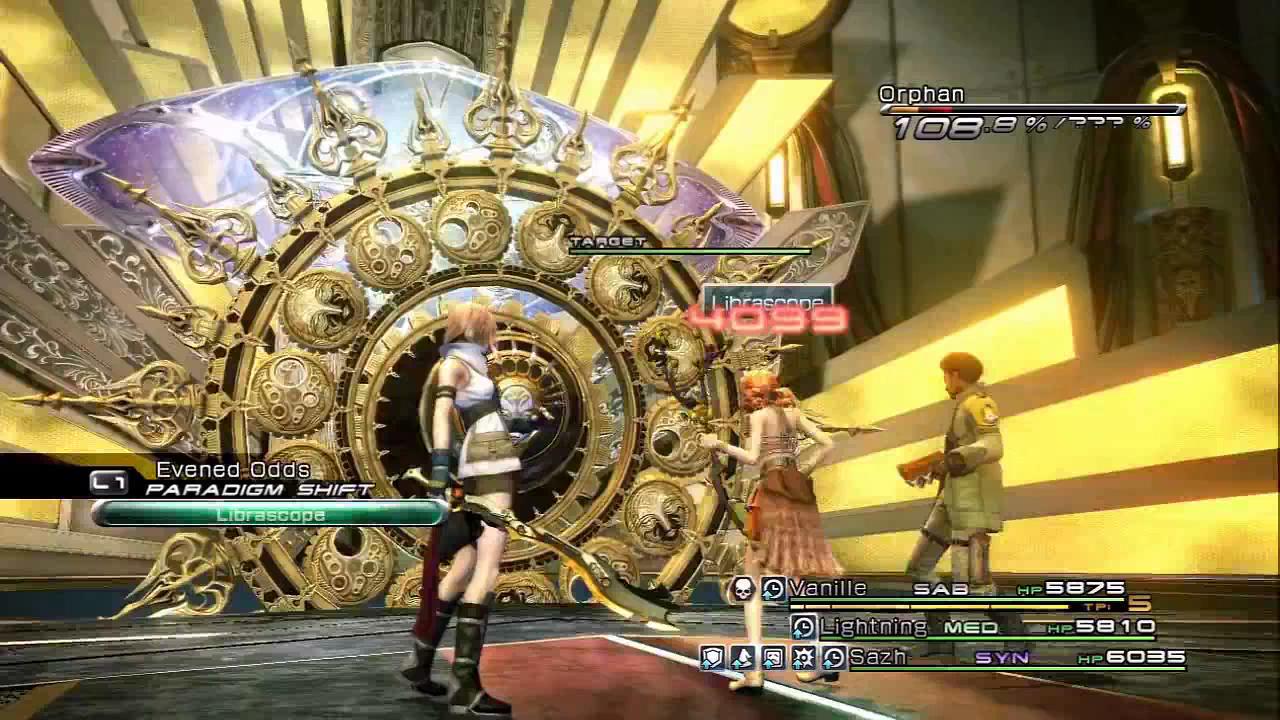
Task: Select Vanille in the party list
Action: pyautogui.click(x=827, y=588)
